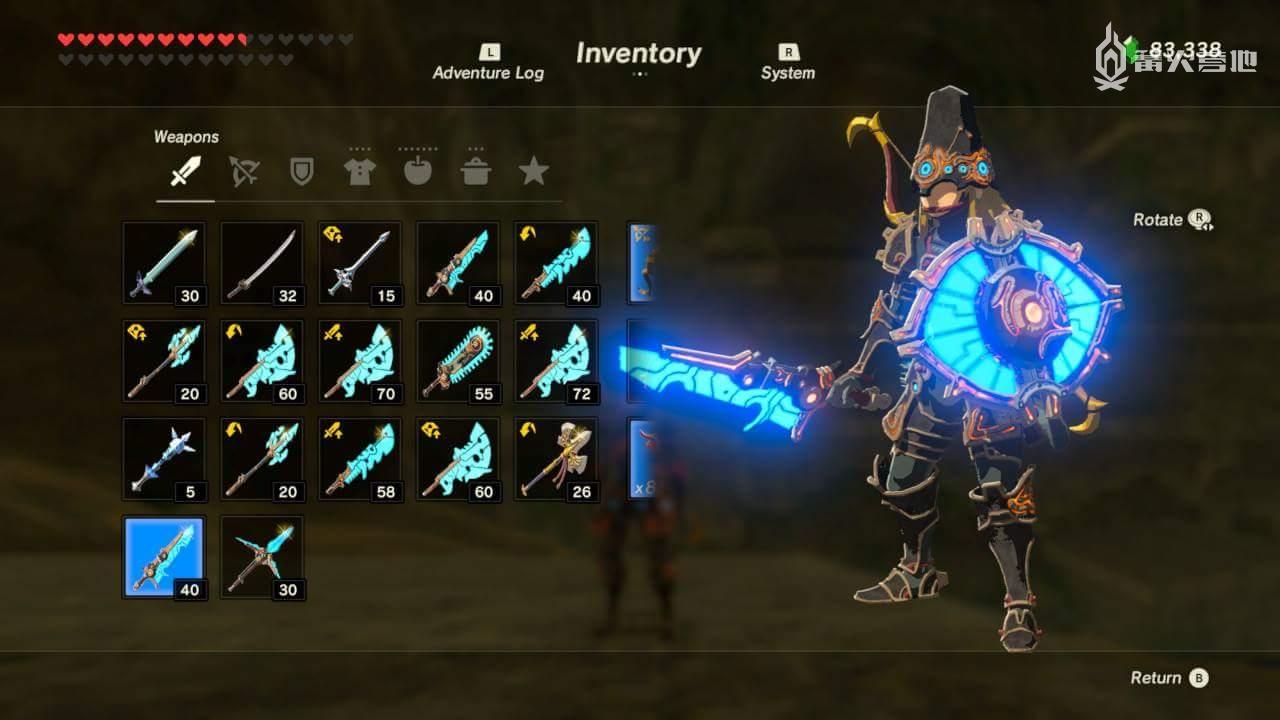This screenshot has height=720, width=1280.
Task: Open the shields category tab
Action: [x=301, y=172]
